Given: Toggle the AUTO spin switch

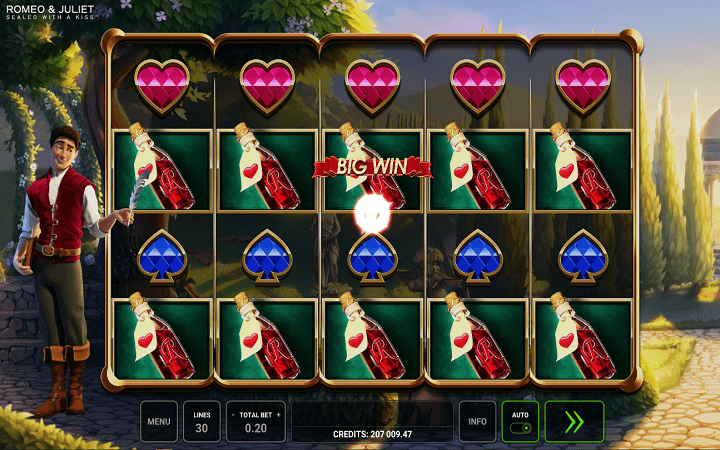Looking at the screenshot, I should 520,427.
